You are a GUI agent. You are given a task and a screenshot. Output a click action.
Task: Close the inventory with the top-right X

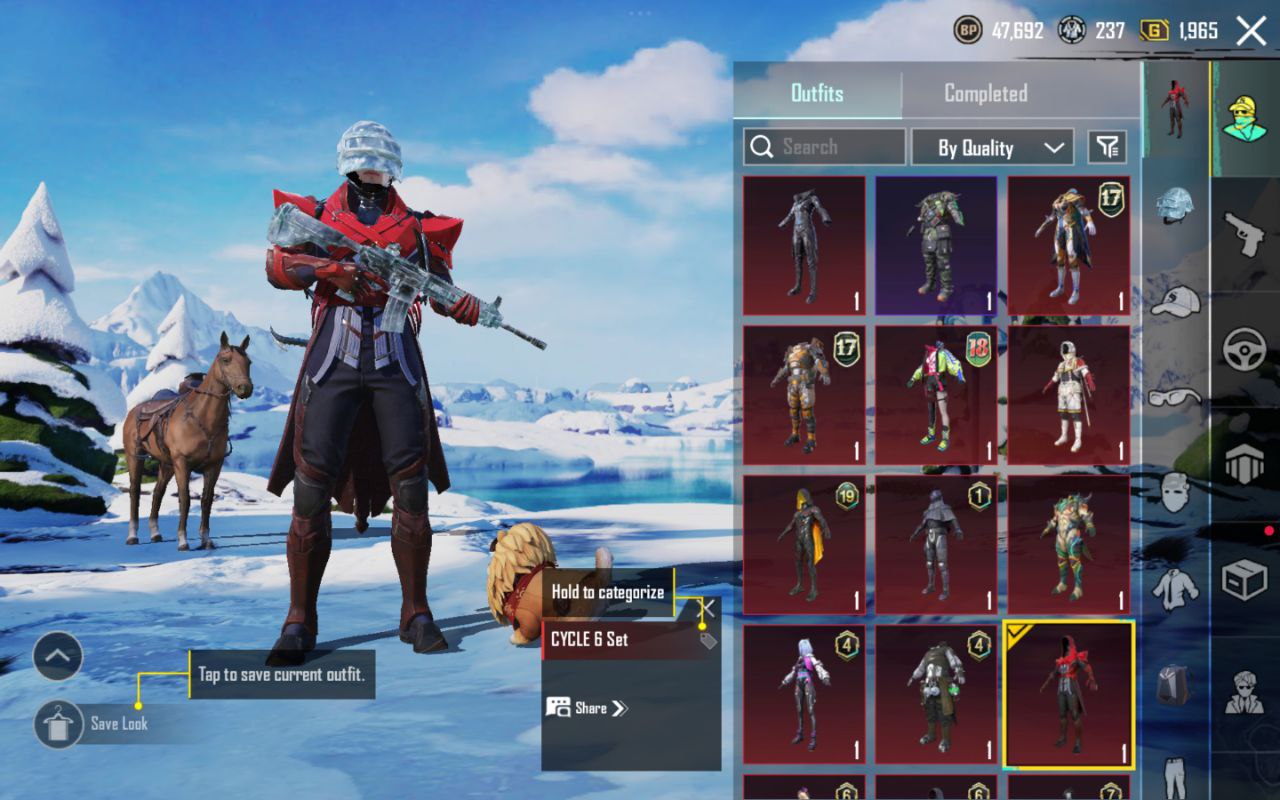1251,31
